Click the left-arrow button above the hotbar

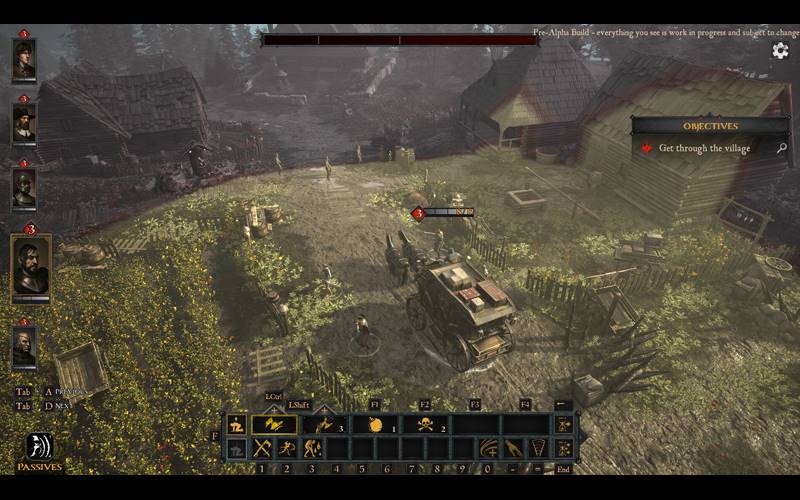563,405
